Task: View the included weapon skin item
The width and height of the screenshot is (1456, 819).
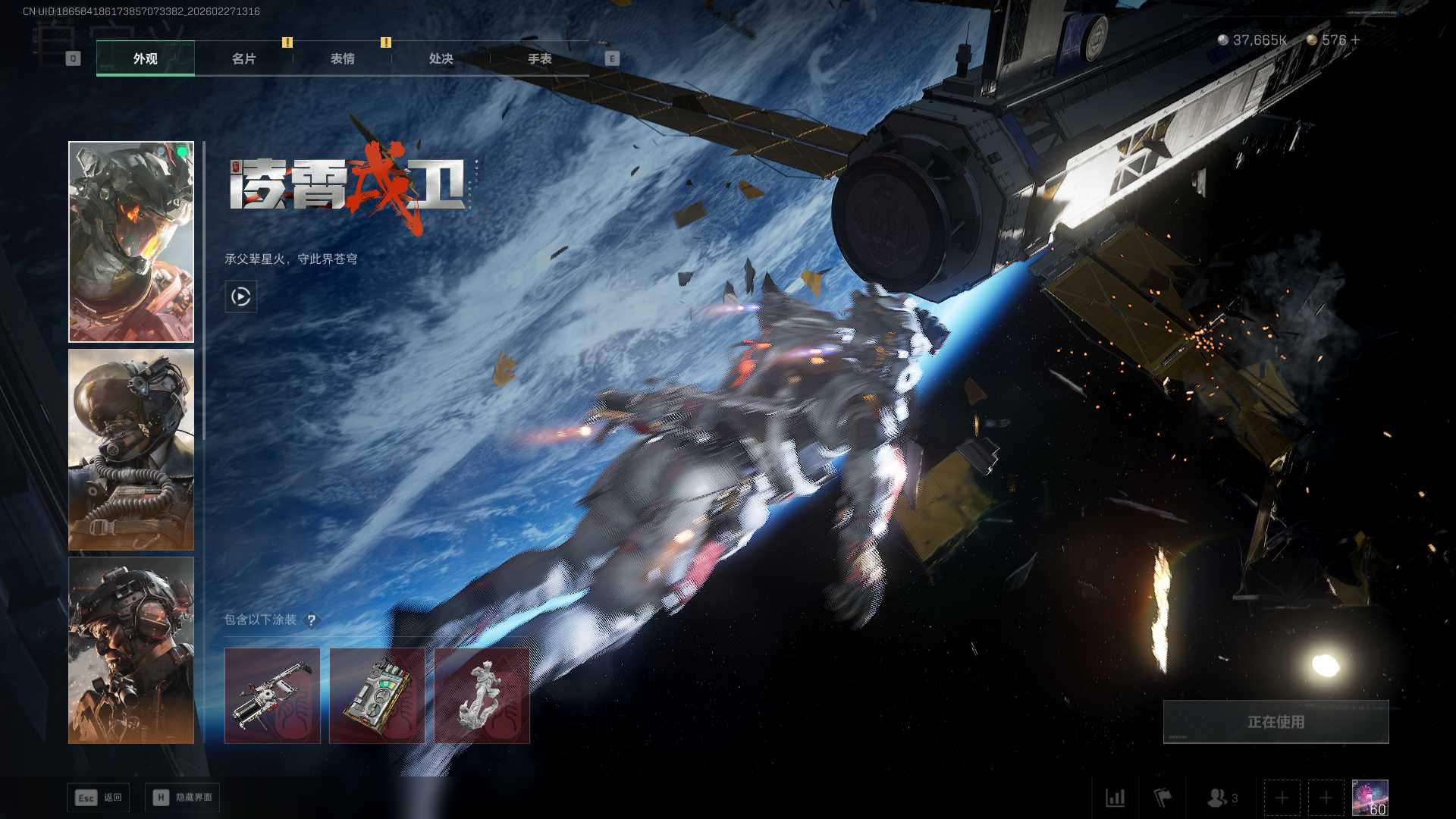Action: coord(272,695)
